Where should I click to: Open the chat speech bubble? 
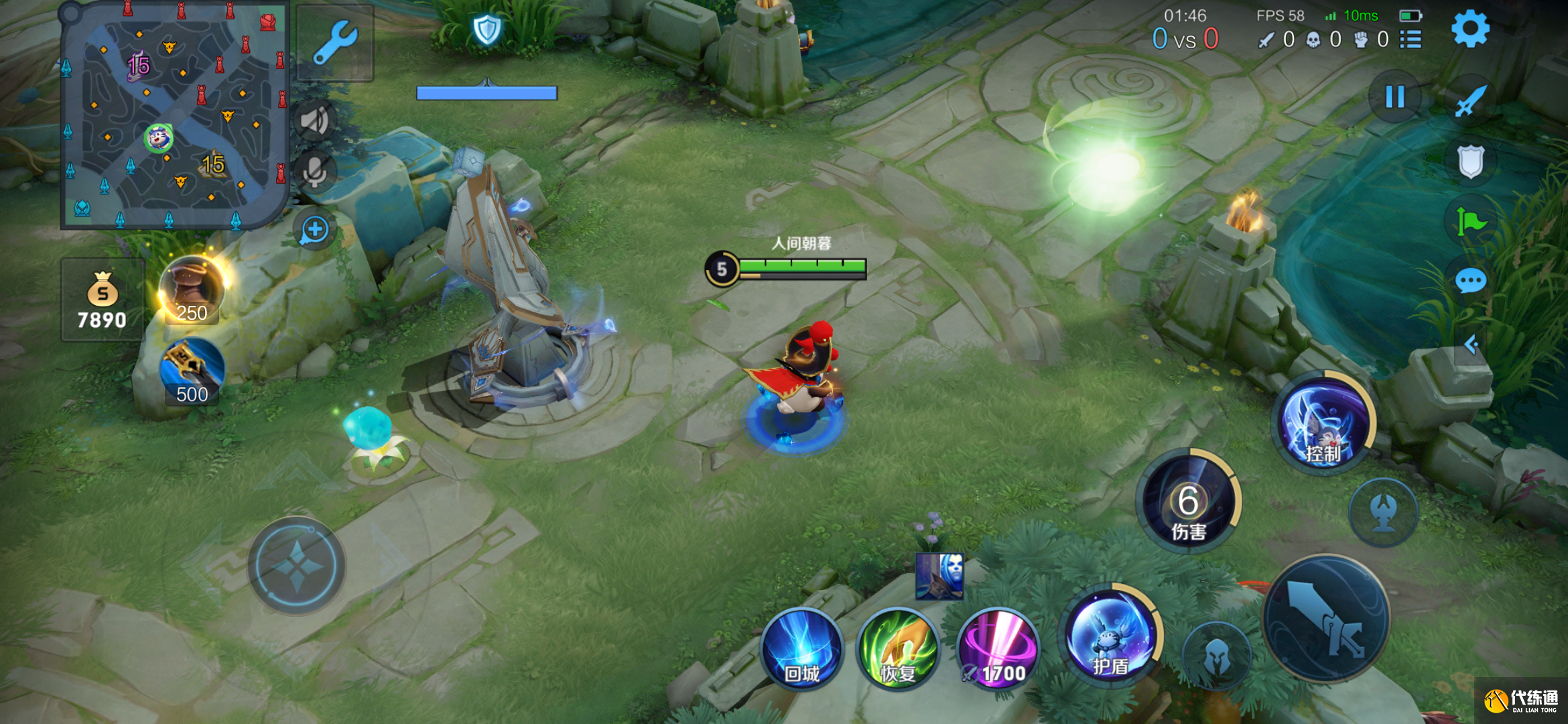tap(1471, 281)
